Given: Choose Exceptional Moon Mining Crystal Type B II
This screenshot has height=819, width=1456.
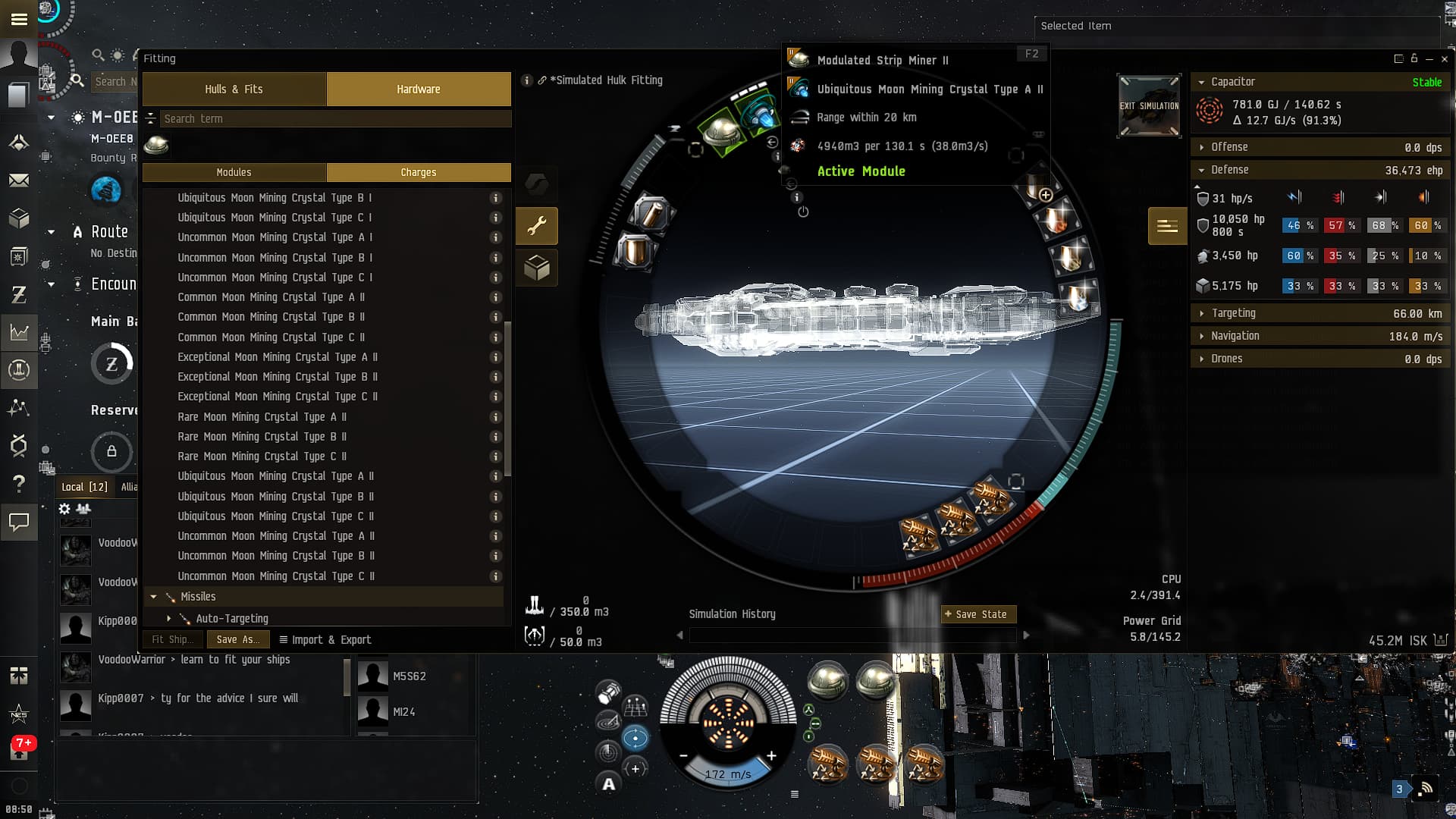Looking at the screenshot, I should [277, 377].
